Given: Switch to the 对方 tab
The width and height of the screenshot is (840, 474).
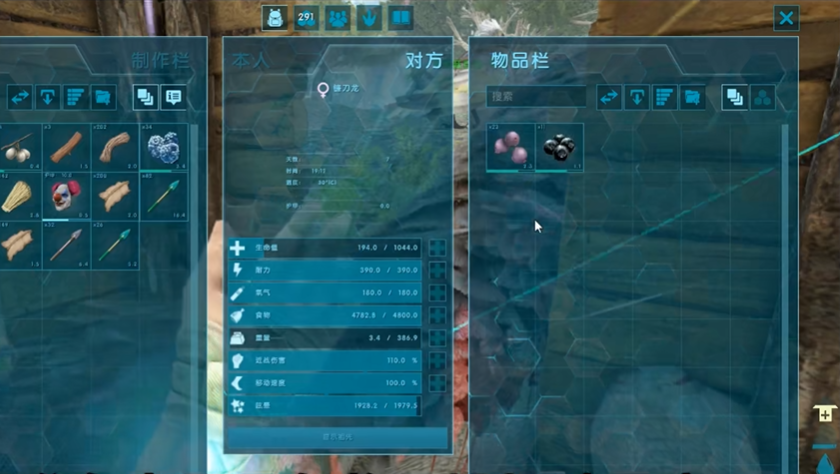Looking at the screenshot, I should click(x=423, y=60).
